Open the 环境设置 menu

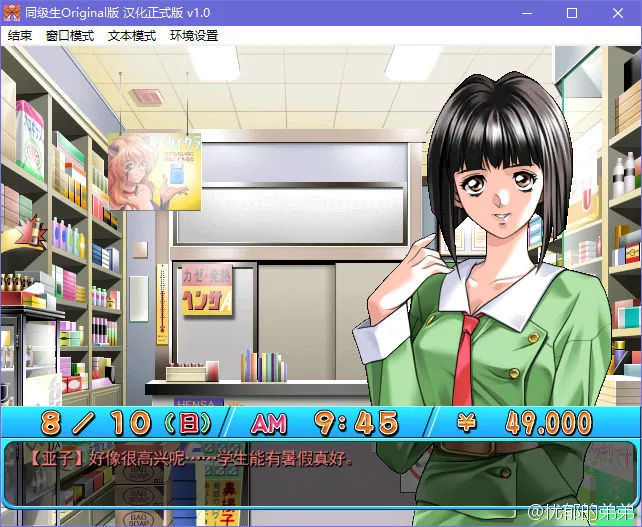pos(194,36)
